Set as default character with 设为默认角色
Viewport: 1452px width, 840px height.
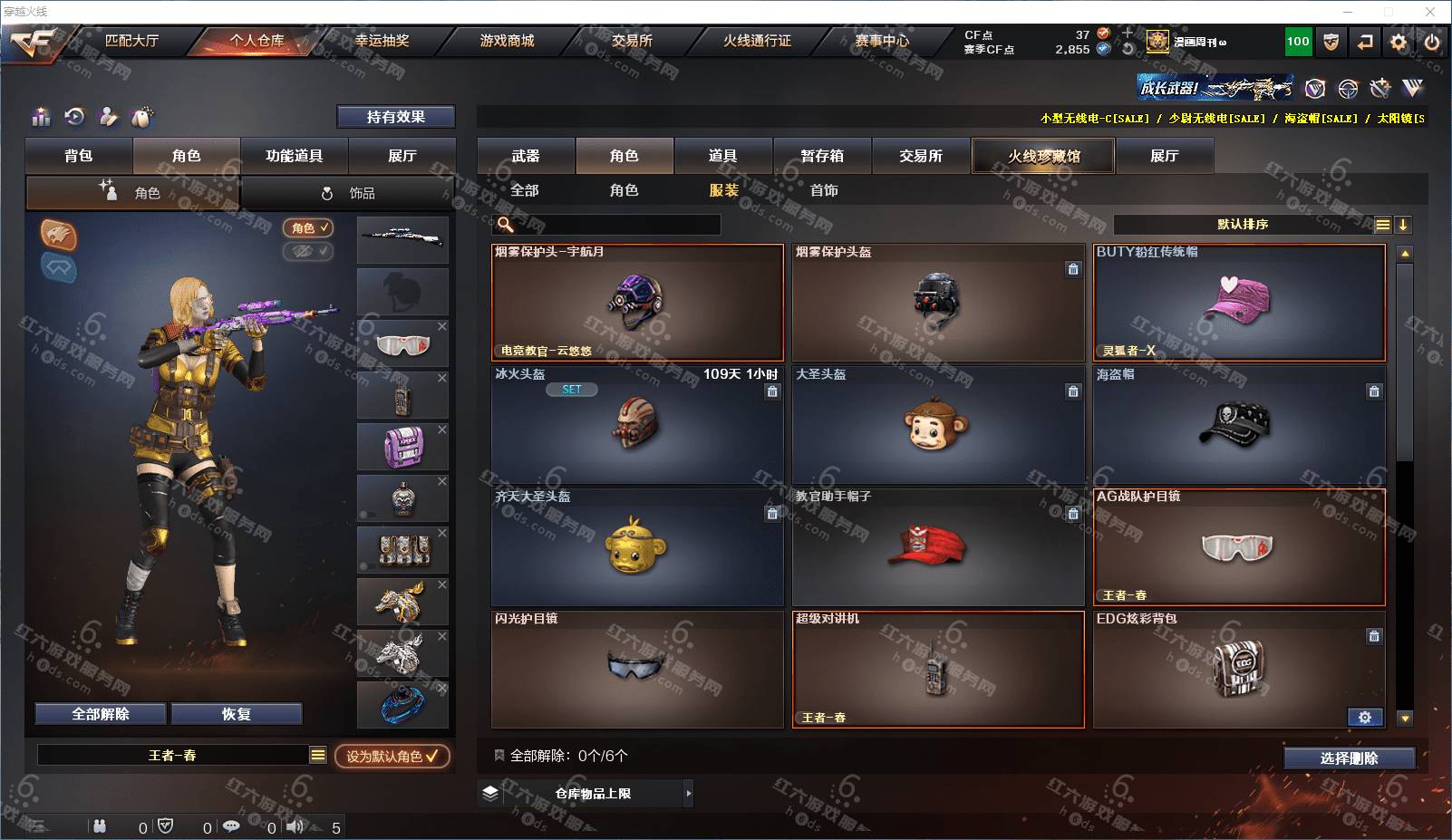click(x=392, y=756)
